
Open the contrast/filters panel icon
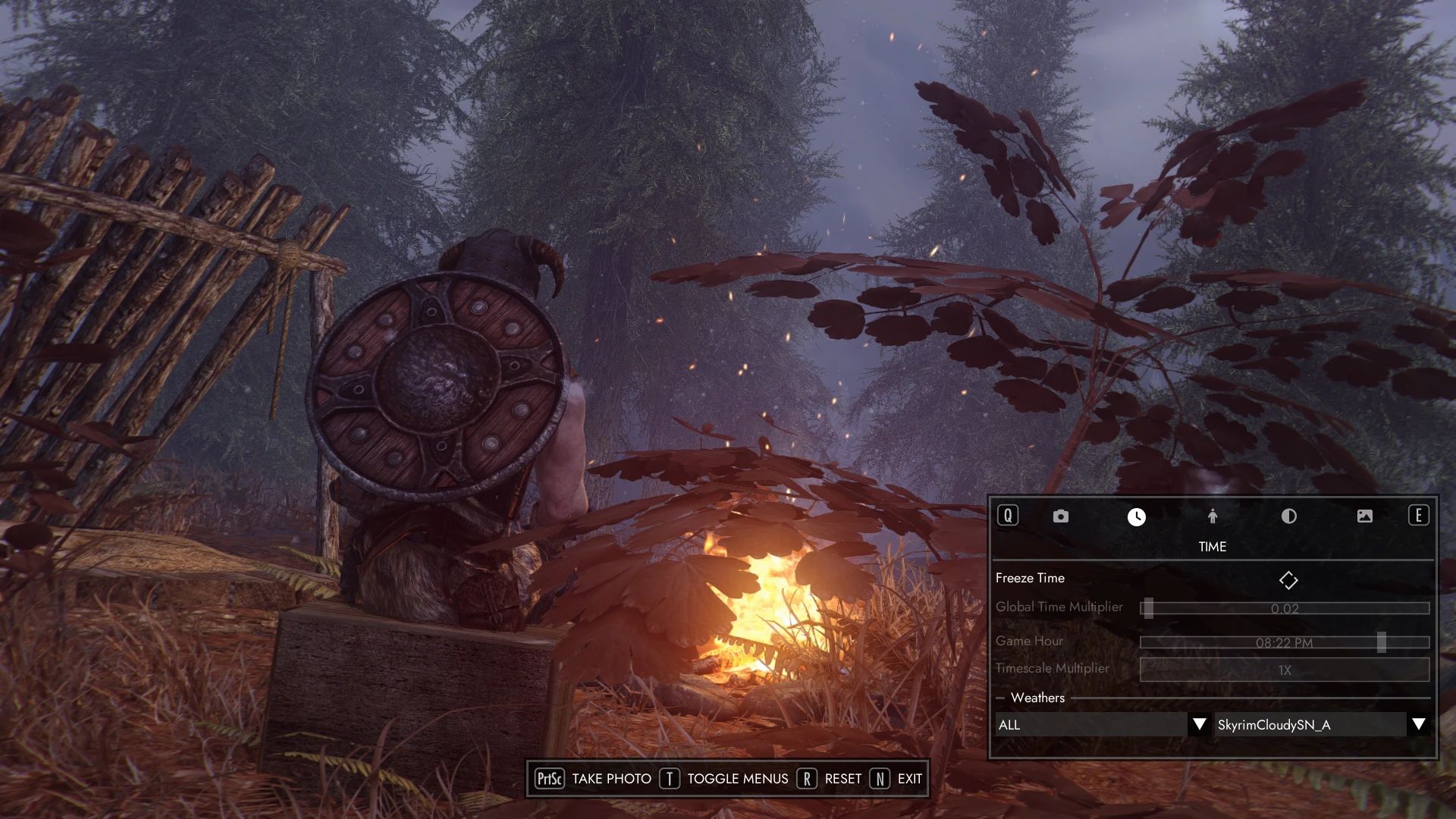1289,516
